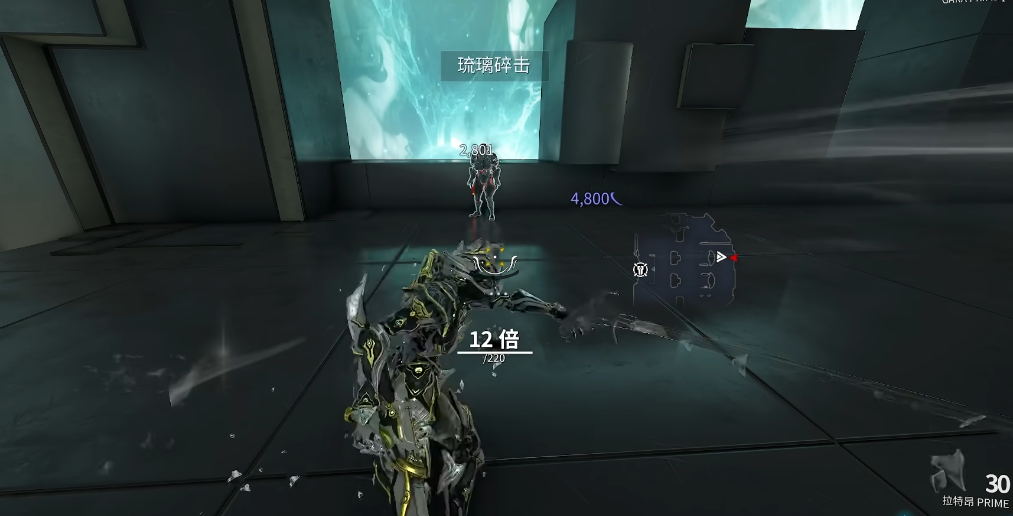Select the circular objective marker on the minimap

[x=640, y=269]
